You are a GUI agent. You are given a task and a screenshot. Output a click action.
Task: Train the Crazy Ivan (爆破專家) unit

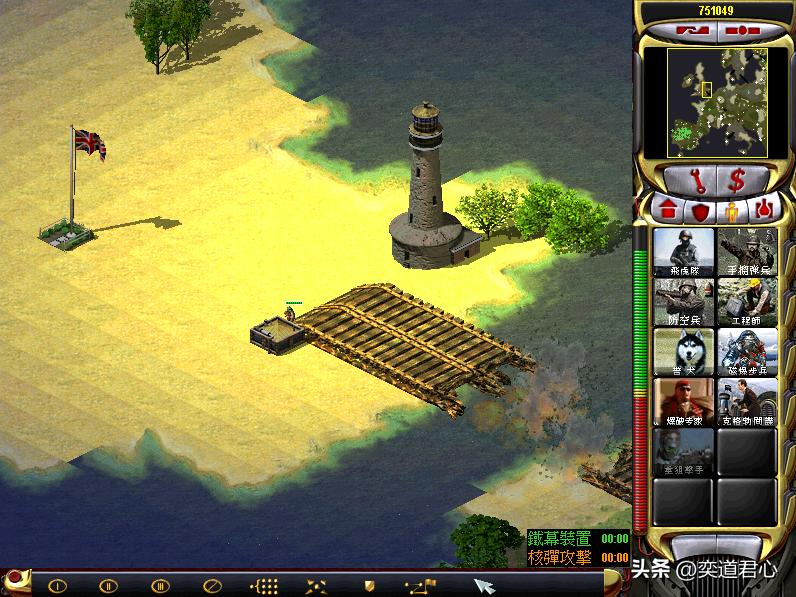coord(684,402)
